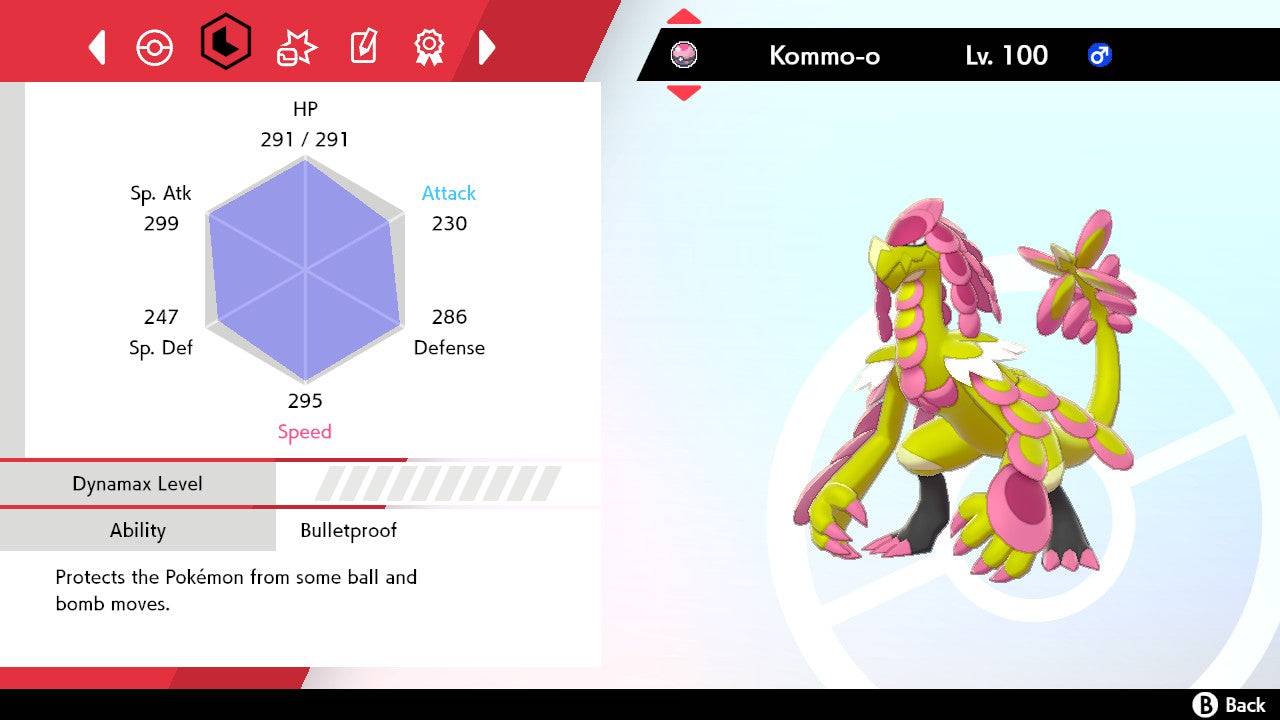Select the male gender symbol
Image resolution: width=1280 pixels, height=720 pixels.
[x=1098, y=56]
